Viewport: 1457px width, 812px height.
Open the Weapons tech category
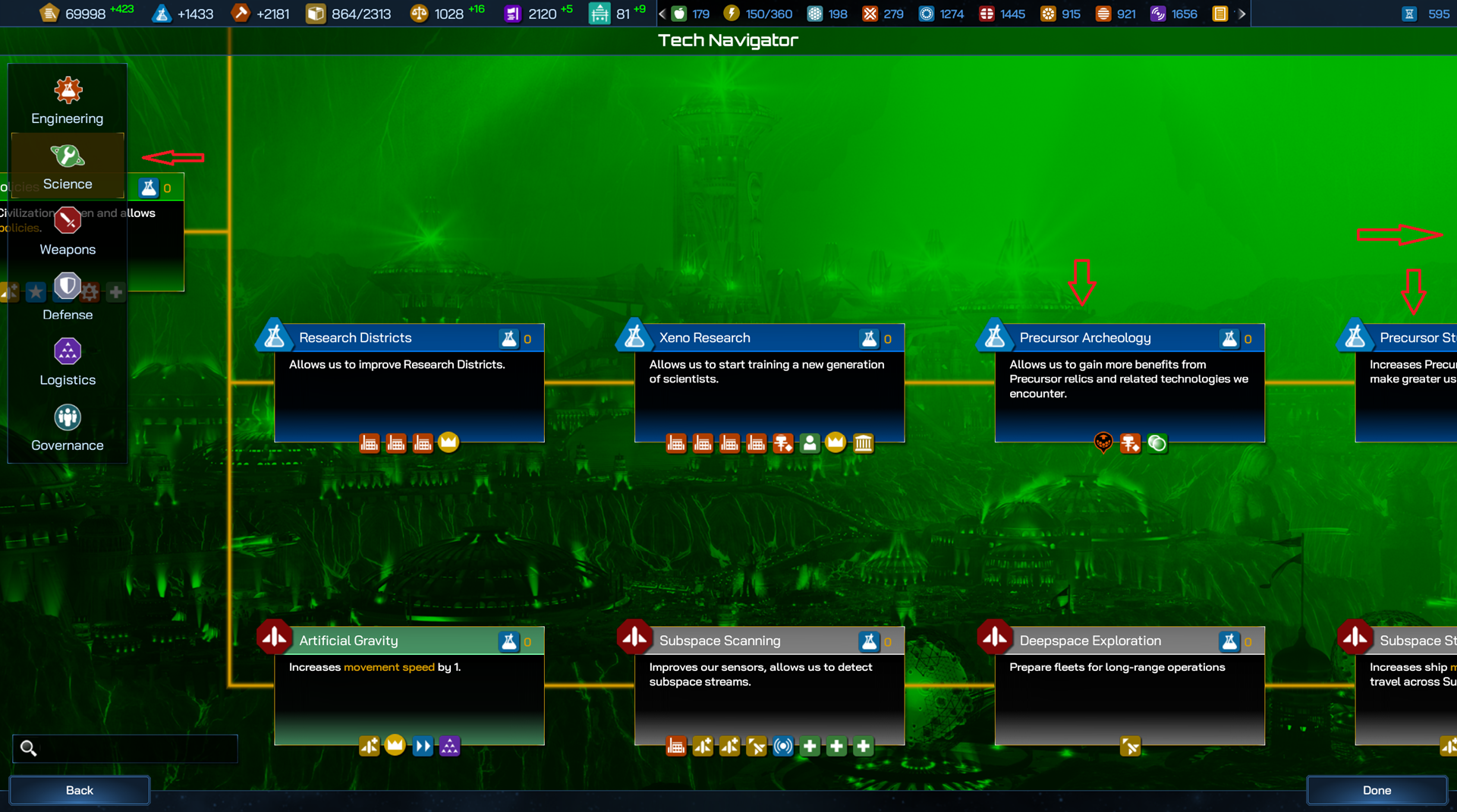click(68, 231)
